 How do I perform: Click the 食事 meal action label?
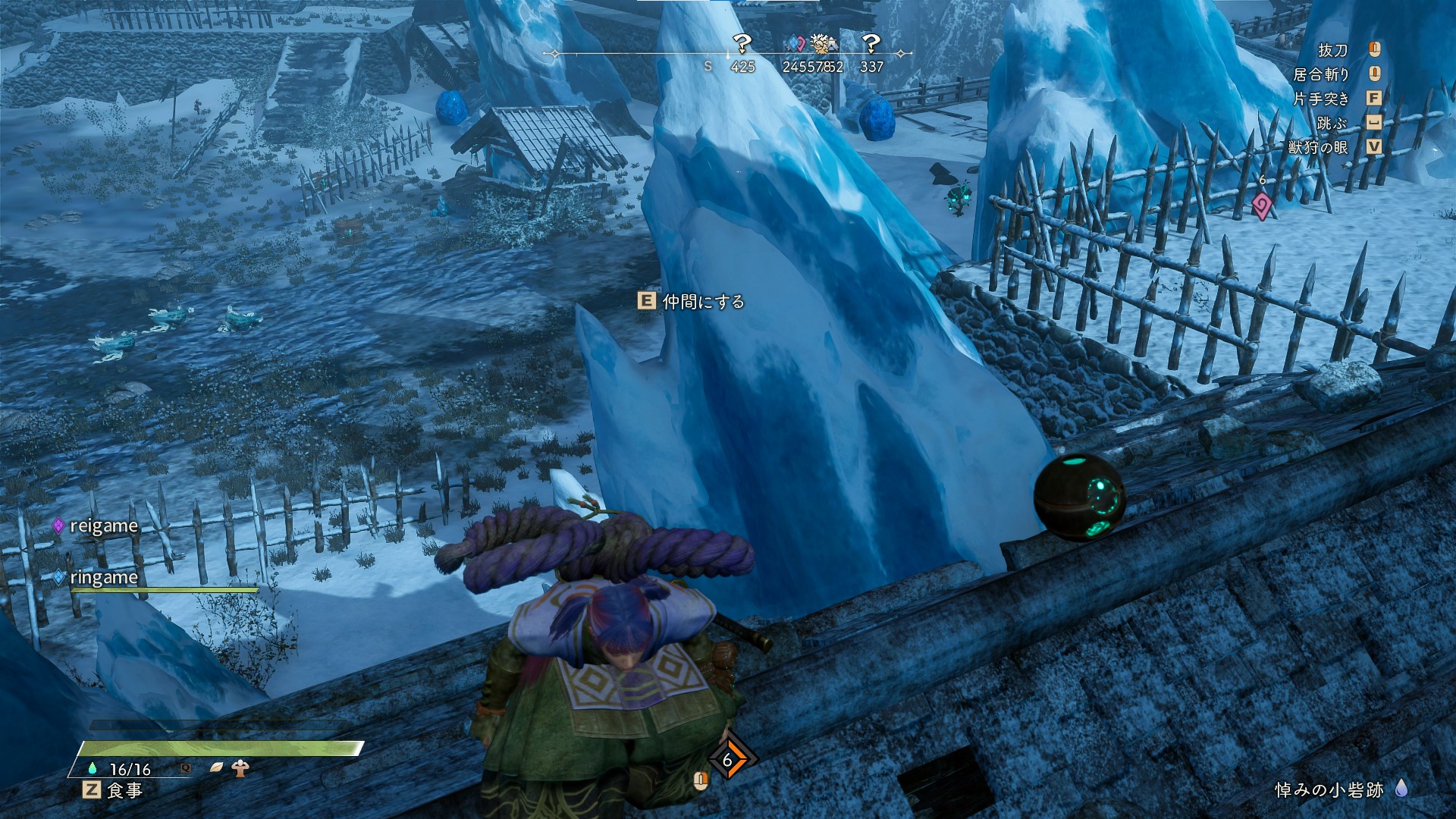(x=124, y=790)
